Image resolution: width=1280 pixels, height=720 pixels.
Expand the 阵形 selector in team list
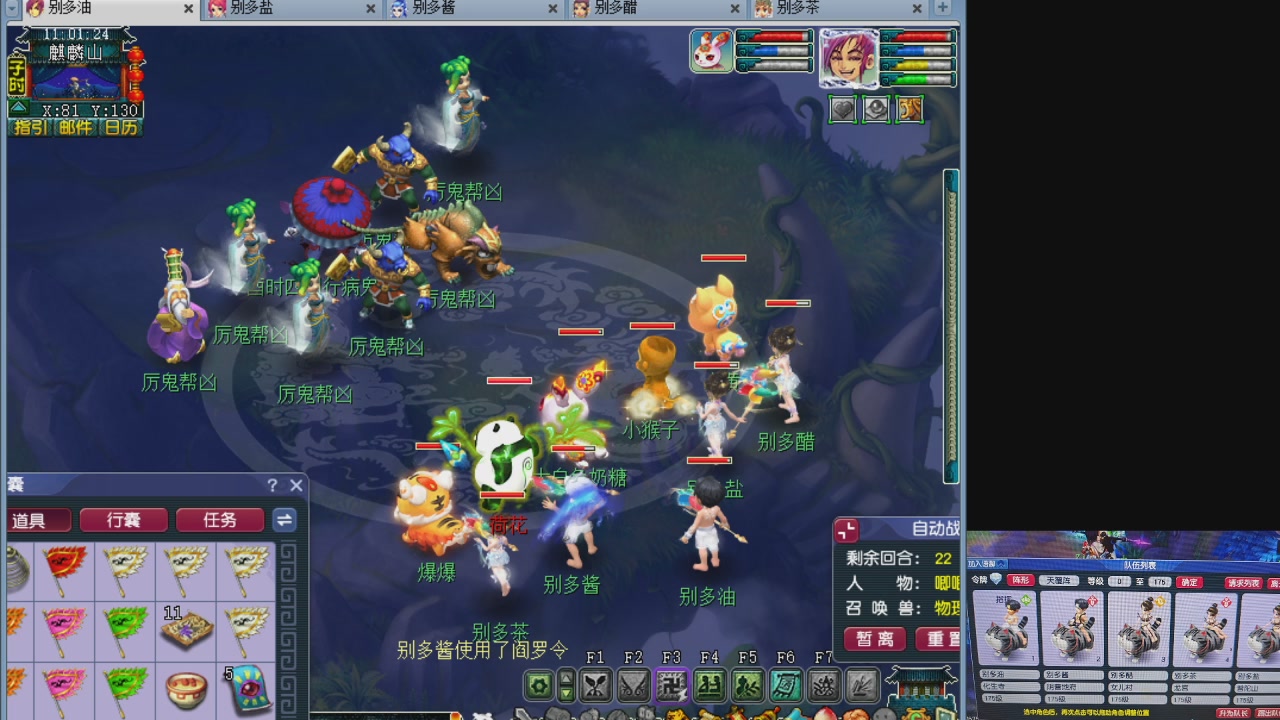point(1020,580)
